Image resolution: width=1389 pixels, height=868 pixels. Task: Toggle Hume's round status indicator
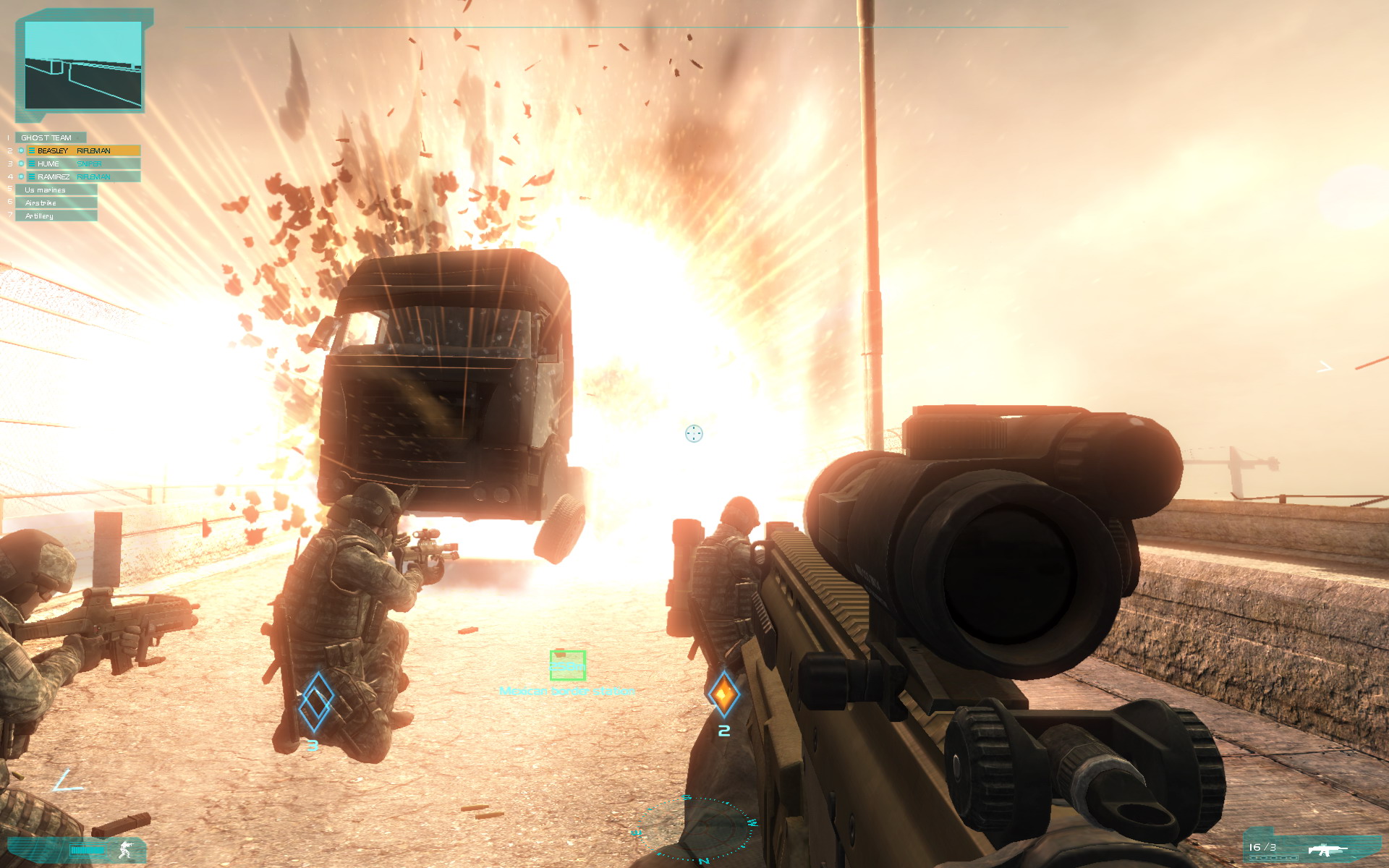21,163
